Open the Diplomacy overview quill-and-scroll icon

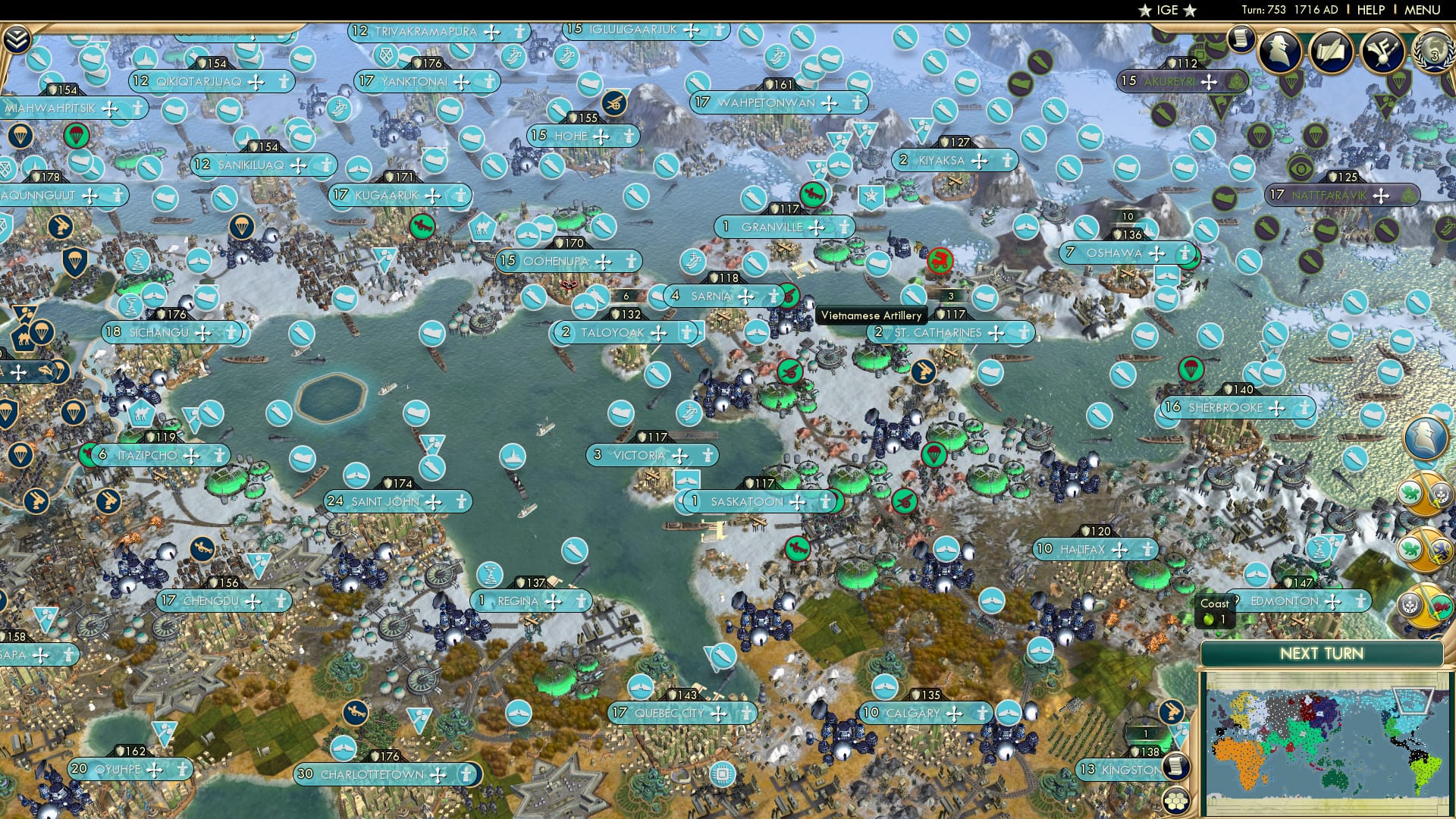click(1332, 51)
